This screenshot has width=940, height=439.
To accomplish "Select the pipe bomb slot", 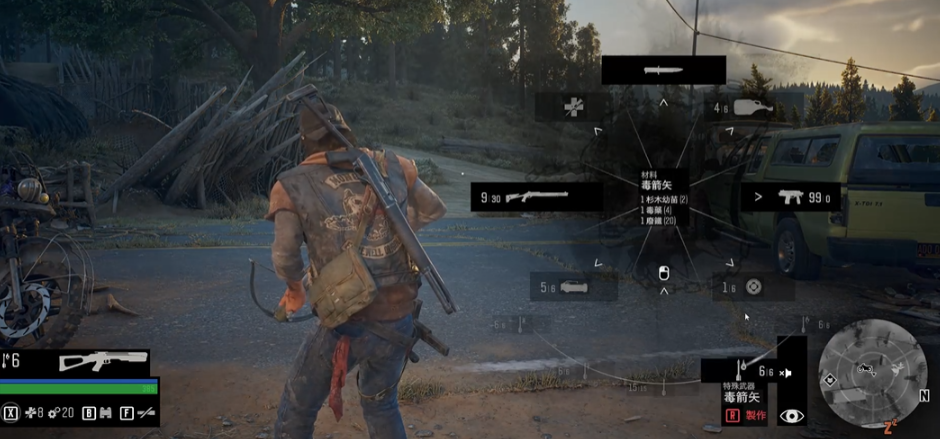I will pos(574,287).
